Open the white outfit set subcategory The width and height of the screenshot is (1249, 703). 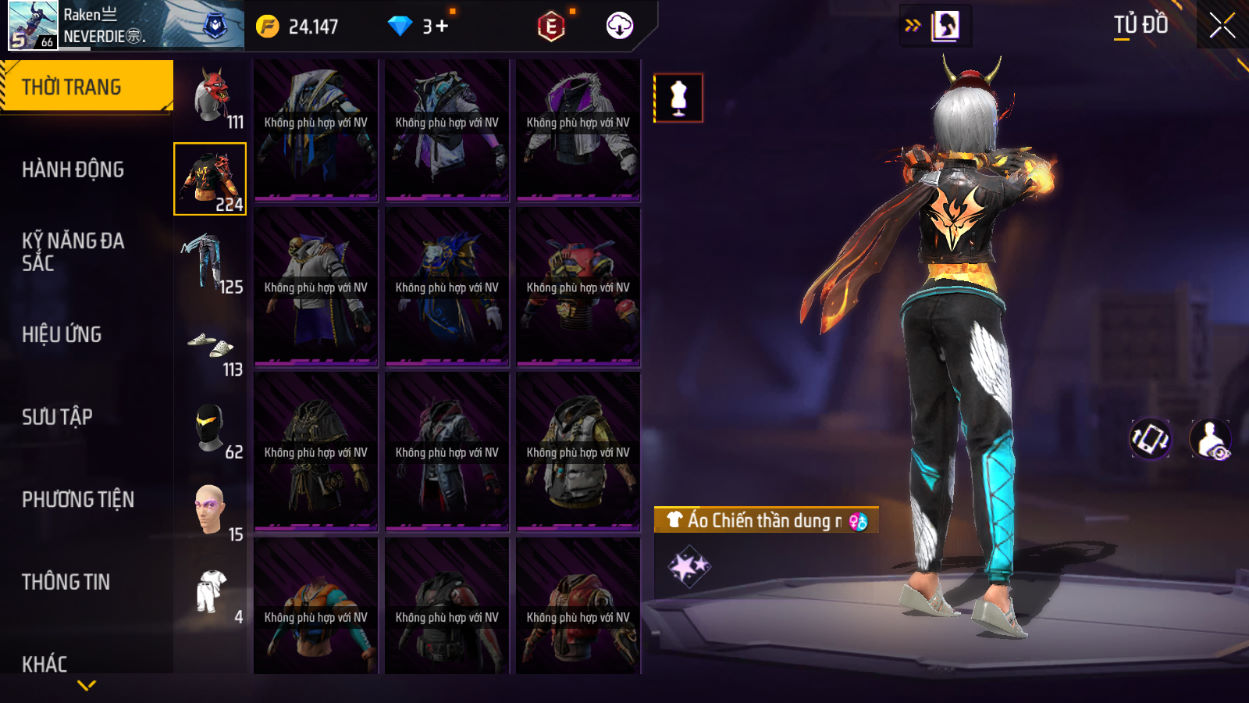210,592
